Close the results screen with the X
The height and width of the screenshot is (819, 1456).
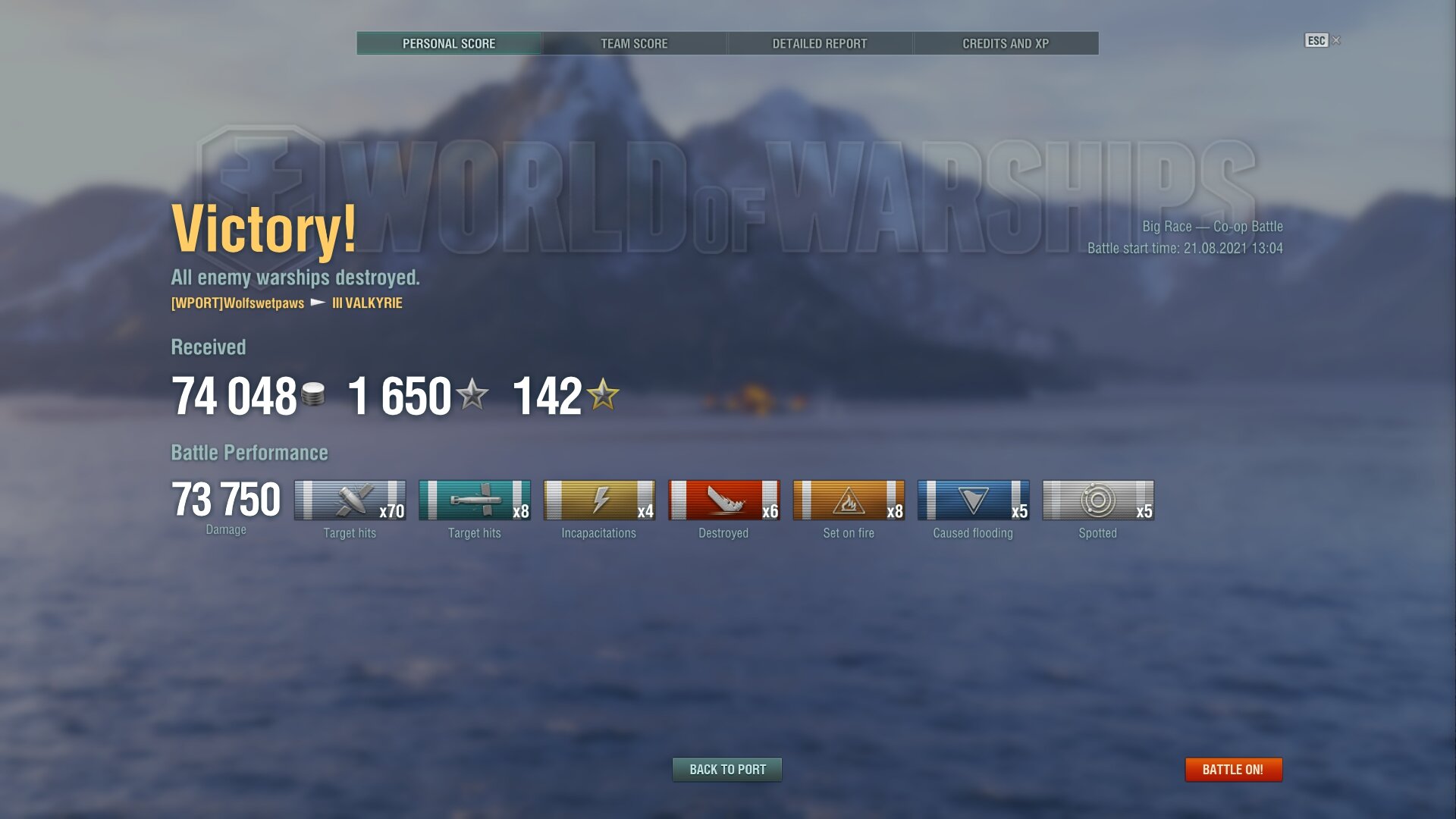pos(1336,40)
